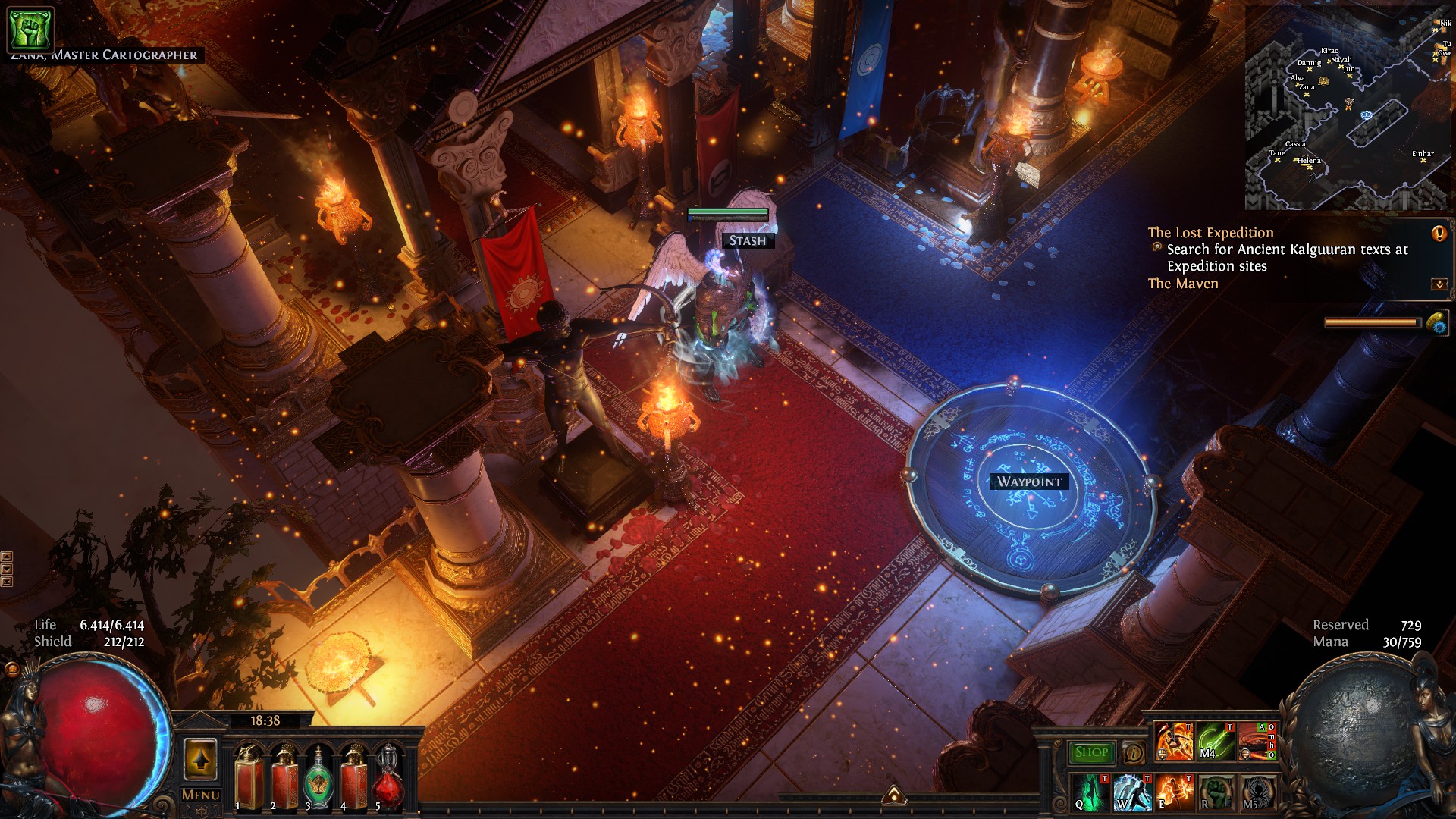The image size is (1456, 819).
Task: Select the fiery warrior attack skill icon
Action: click(x=1174, y=742)
